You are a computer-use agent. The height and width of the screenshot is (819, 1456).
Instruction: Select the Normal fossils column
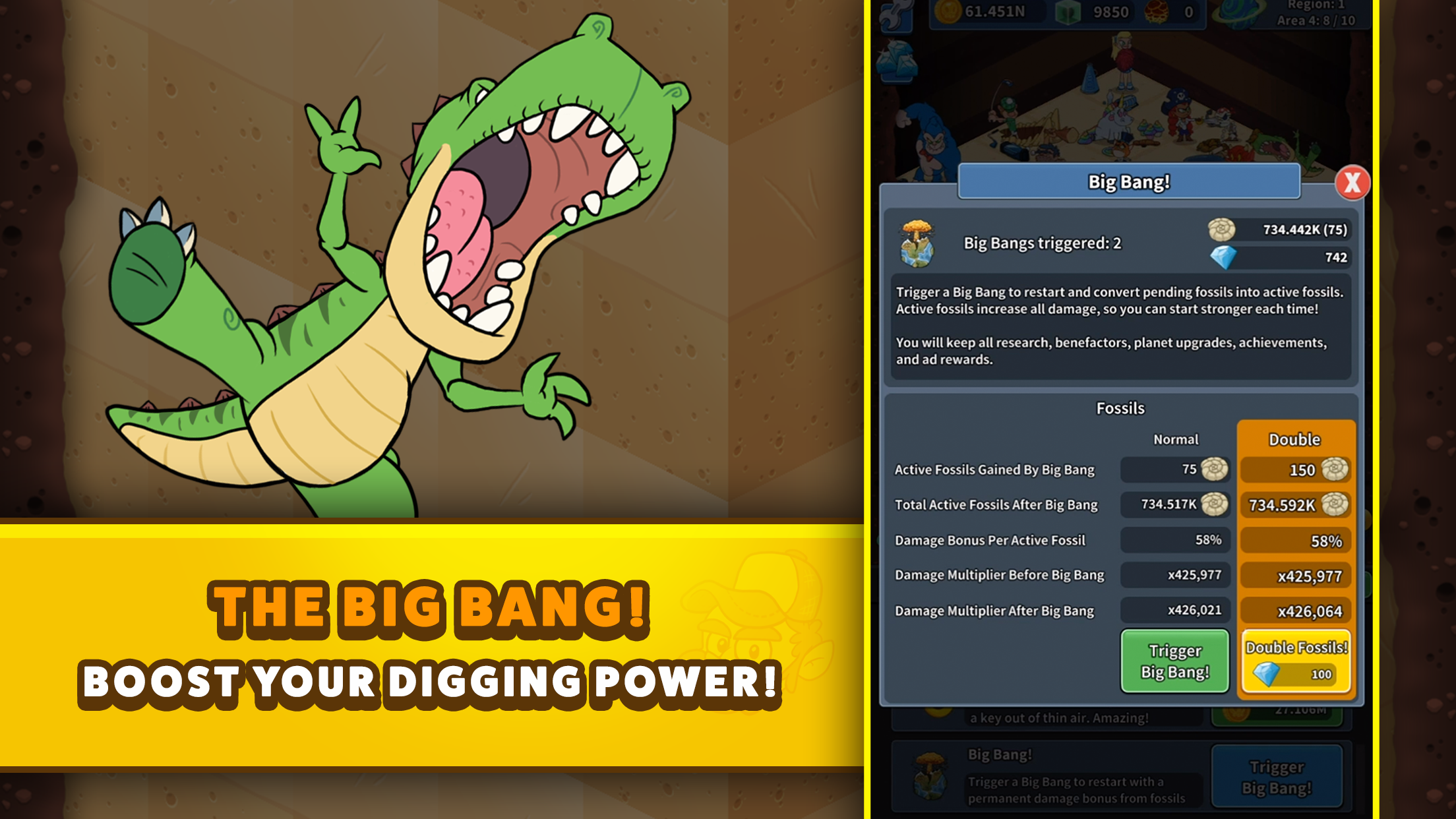1176,439
